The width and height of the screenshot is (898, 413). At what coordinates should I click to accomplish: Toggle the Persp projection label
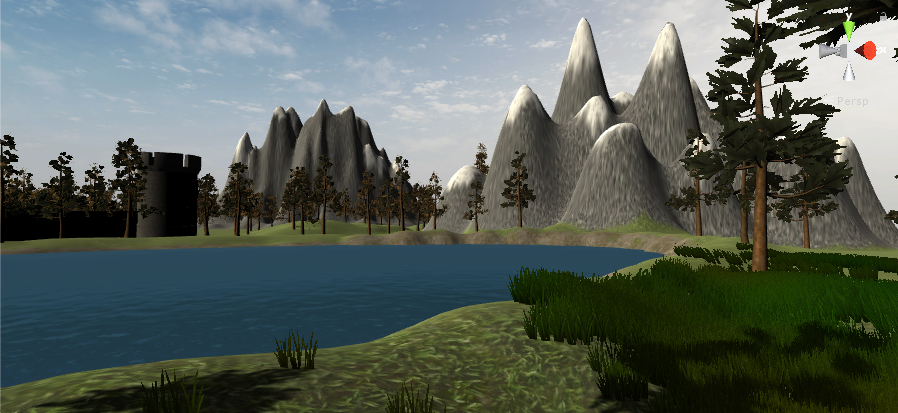[853, 101]
